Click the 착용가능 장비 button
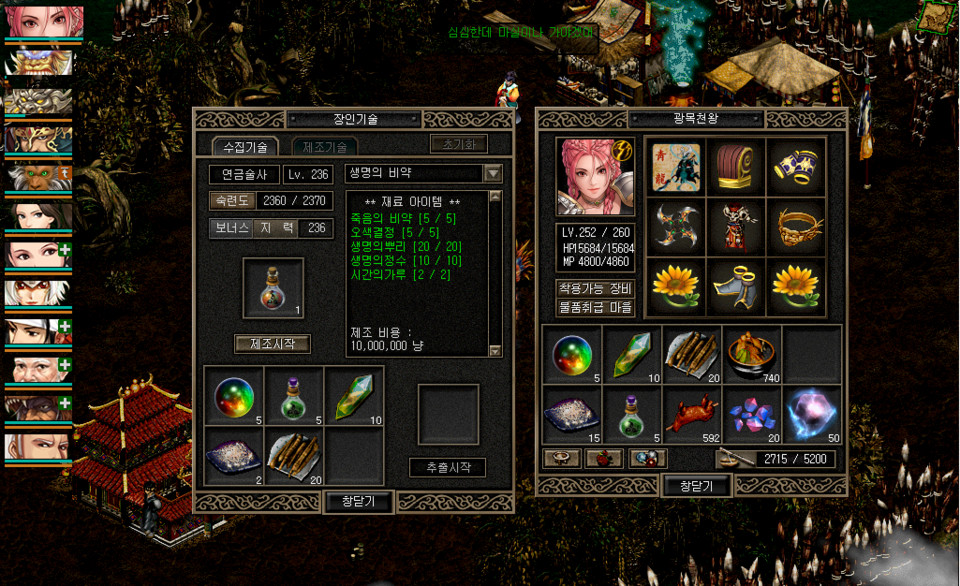The image size is (960, 586). click(x=595, y=289)
